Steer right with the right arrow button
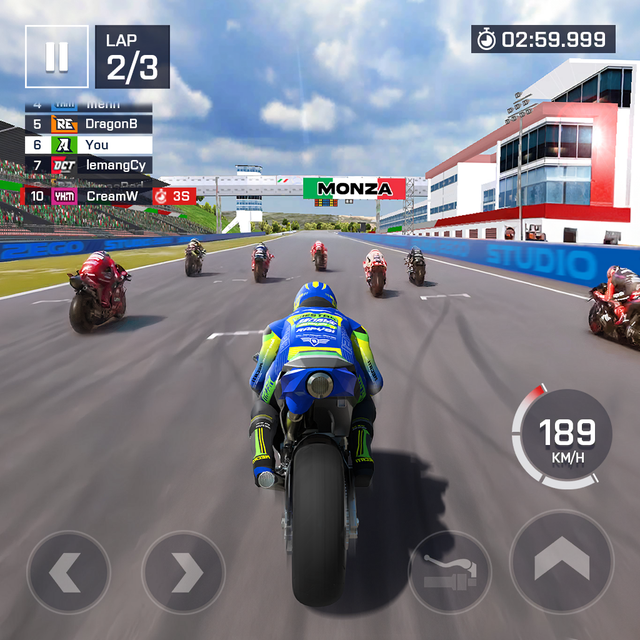The height and width of the screenshot is (640, 640). (x=183, y=572)
